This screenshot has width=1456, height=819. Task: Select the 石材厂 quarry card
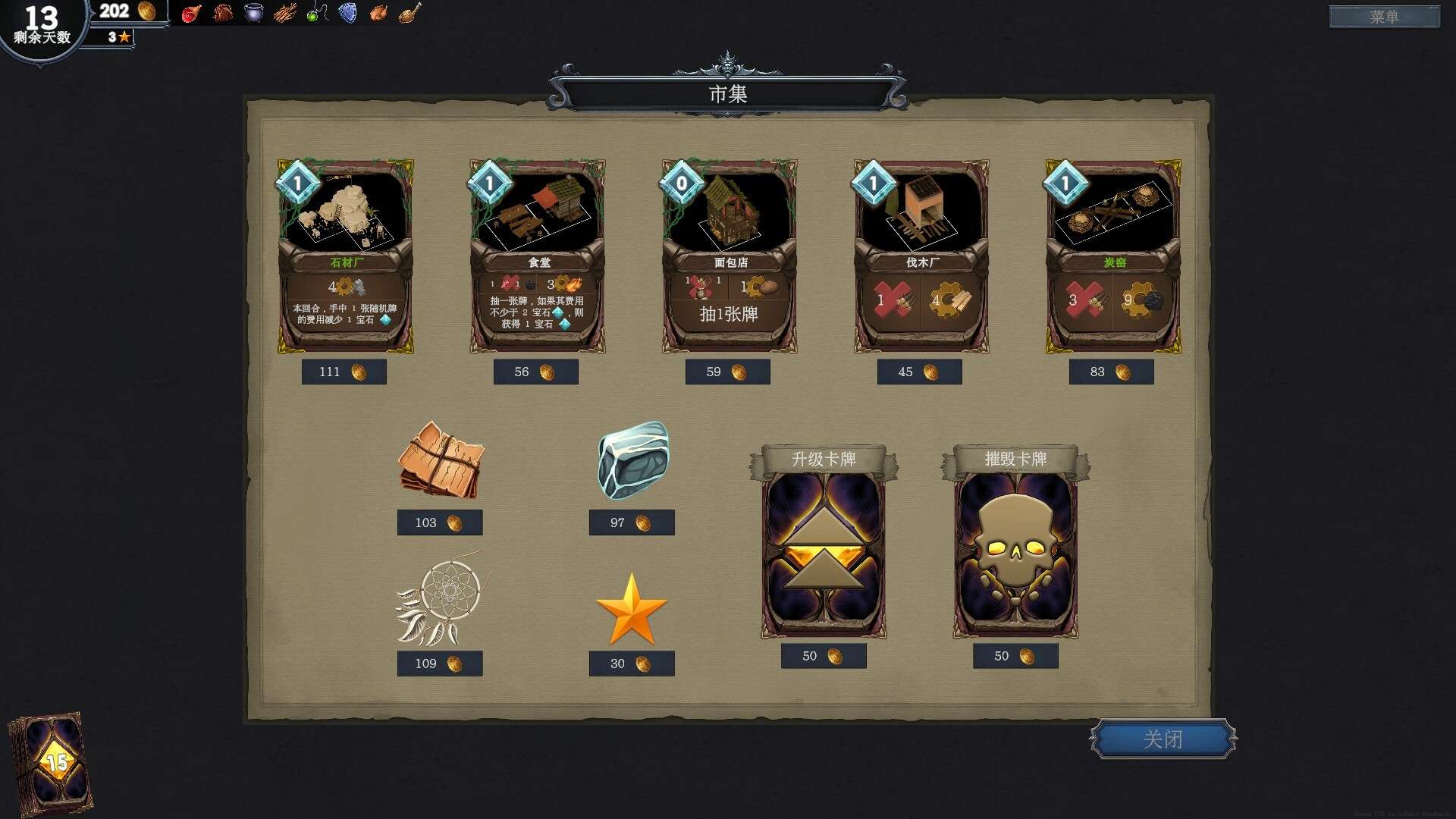point(345,256)
